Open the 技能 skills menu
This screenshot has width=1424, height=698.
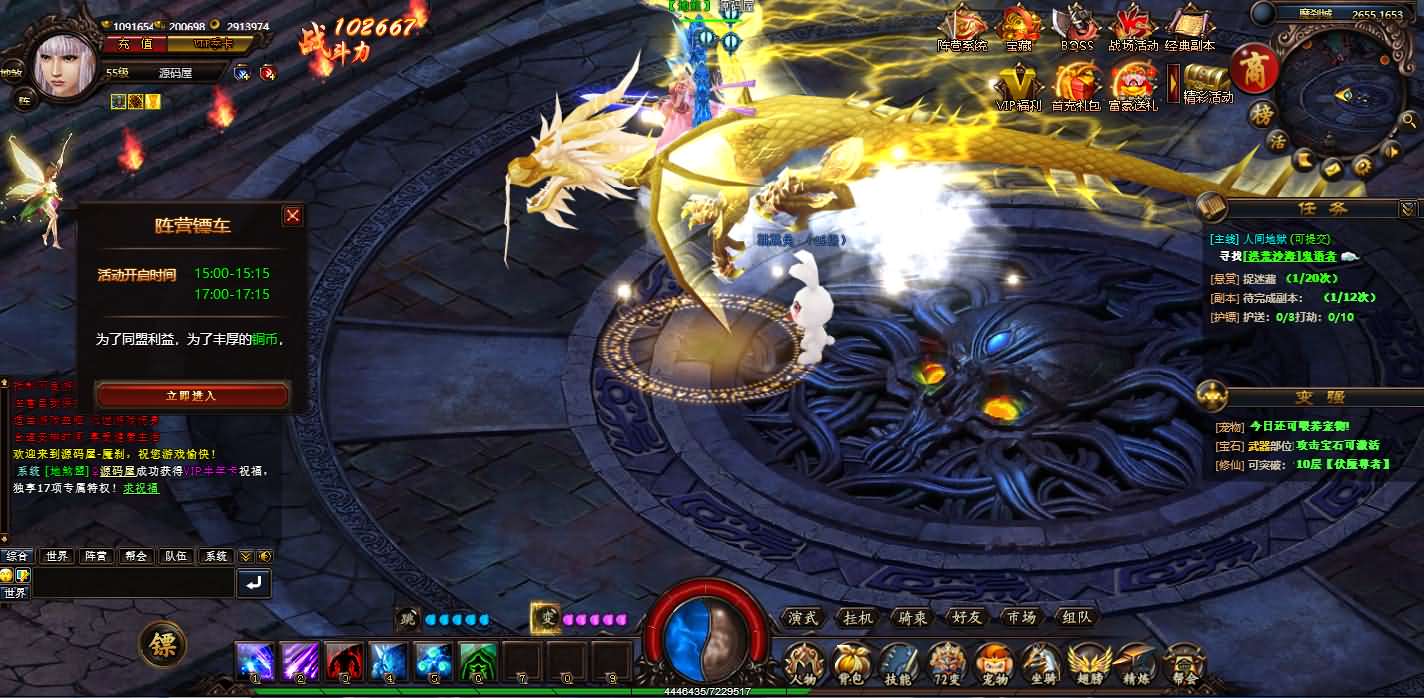[x=899, y=664]
